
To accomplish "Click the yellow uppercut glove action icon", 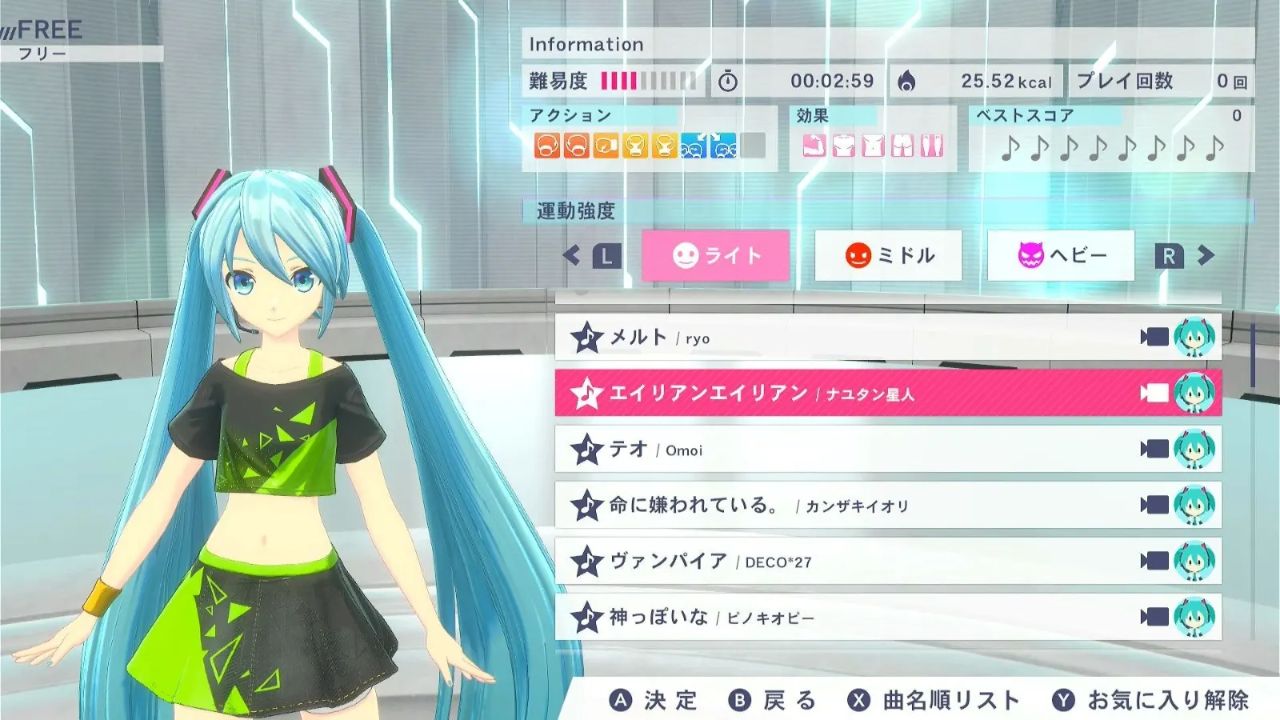I will point(637,145).
